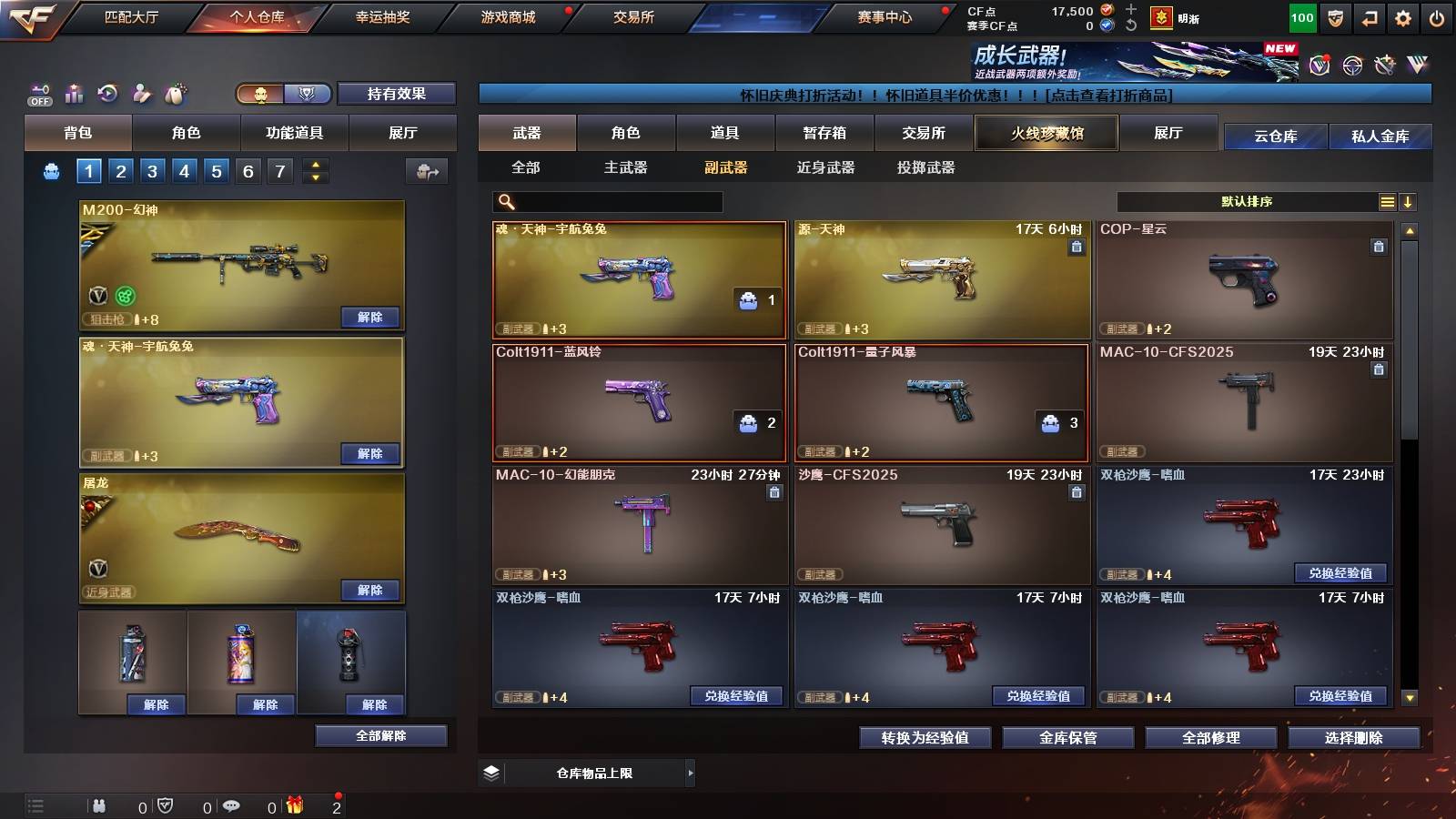Select the skull side of the display toggle
Image resolution: width=1456 pixels, height=819 pixels.
coord(261,95)
